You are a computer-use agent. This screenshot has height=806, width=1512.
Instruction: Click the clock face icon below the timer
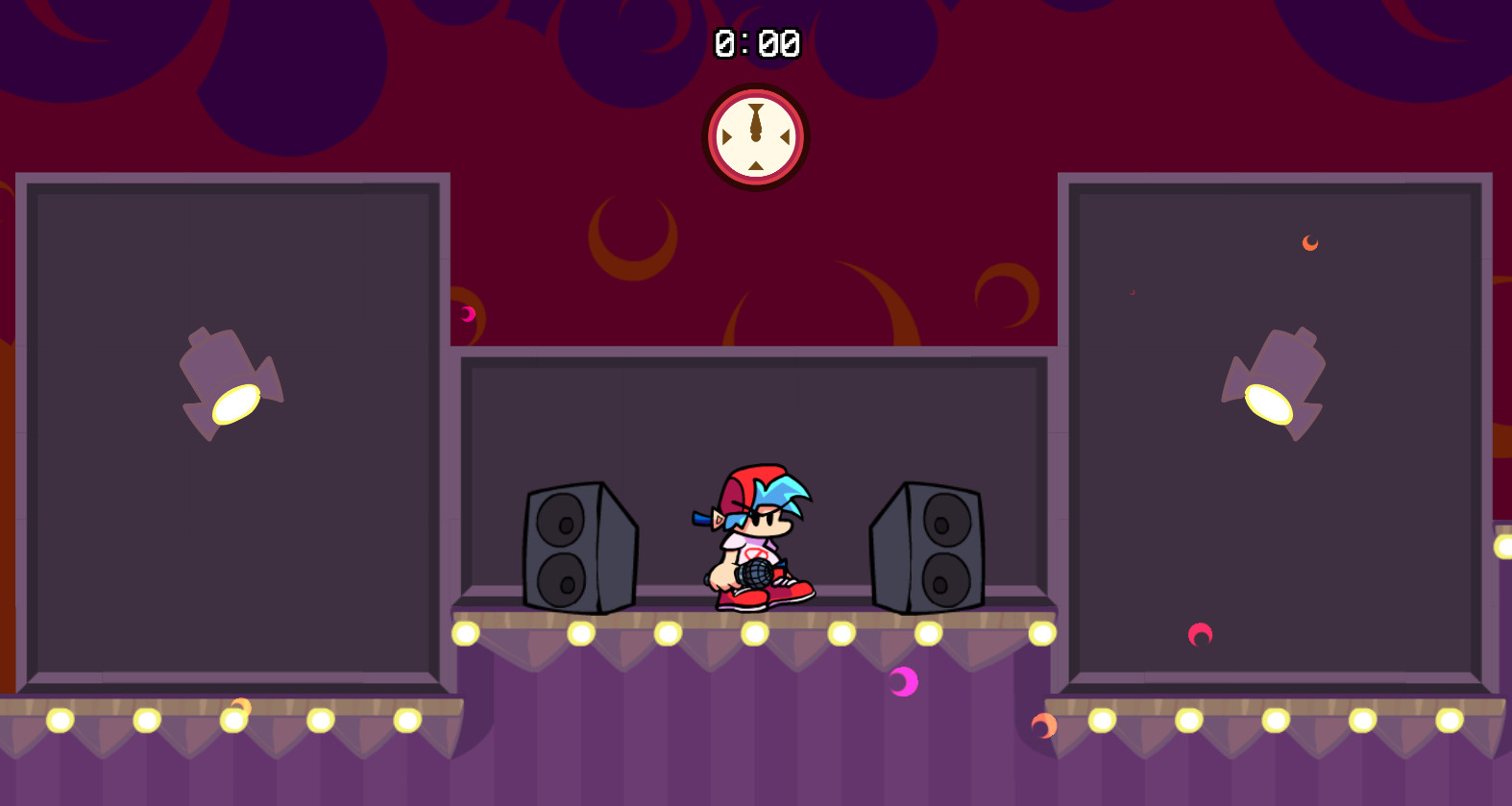click(755, 137)
